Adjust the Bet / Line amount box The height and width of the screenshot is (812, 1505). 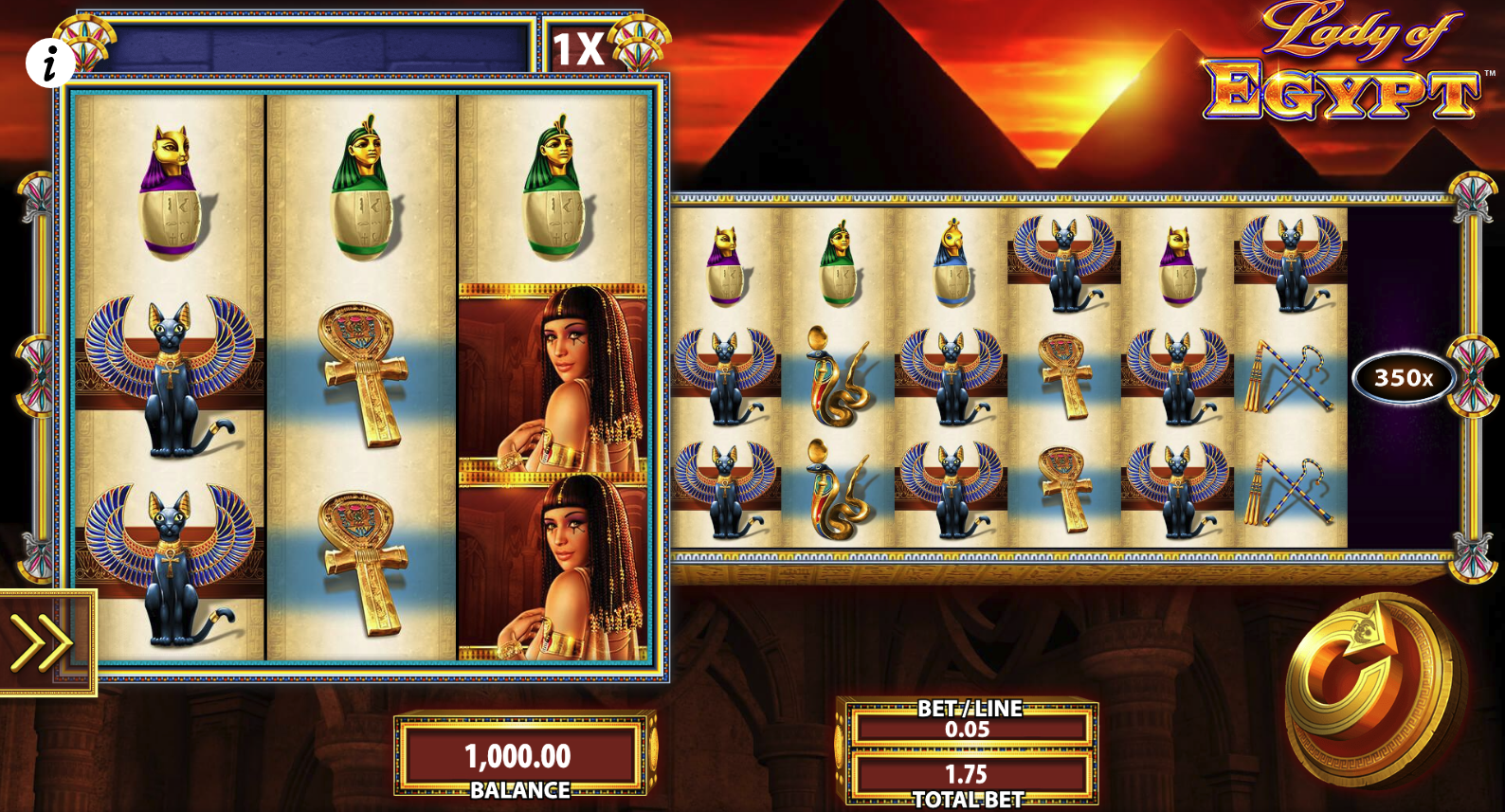click(x=968, y=728)
